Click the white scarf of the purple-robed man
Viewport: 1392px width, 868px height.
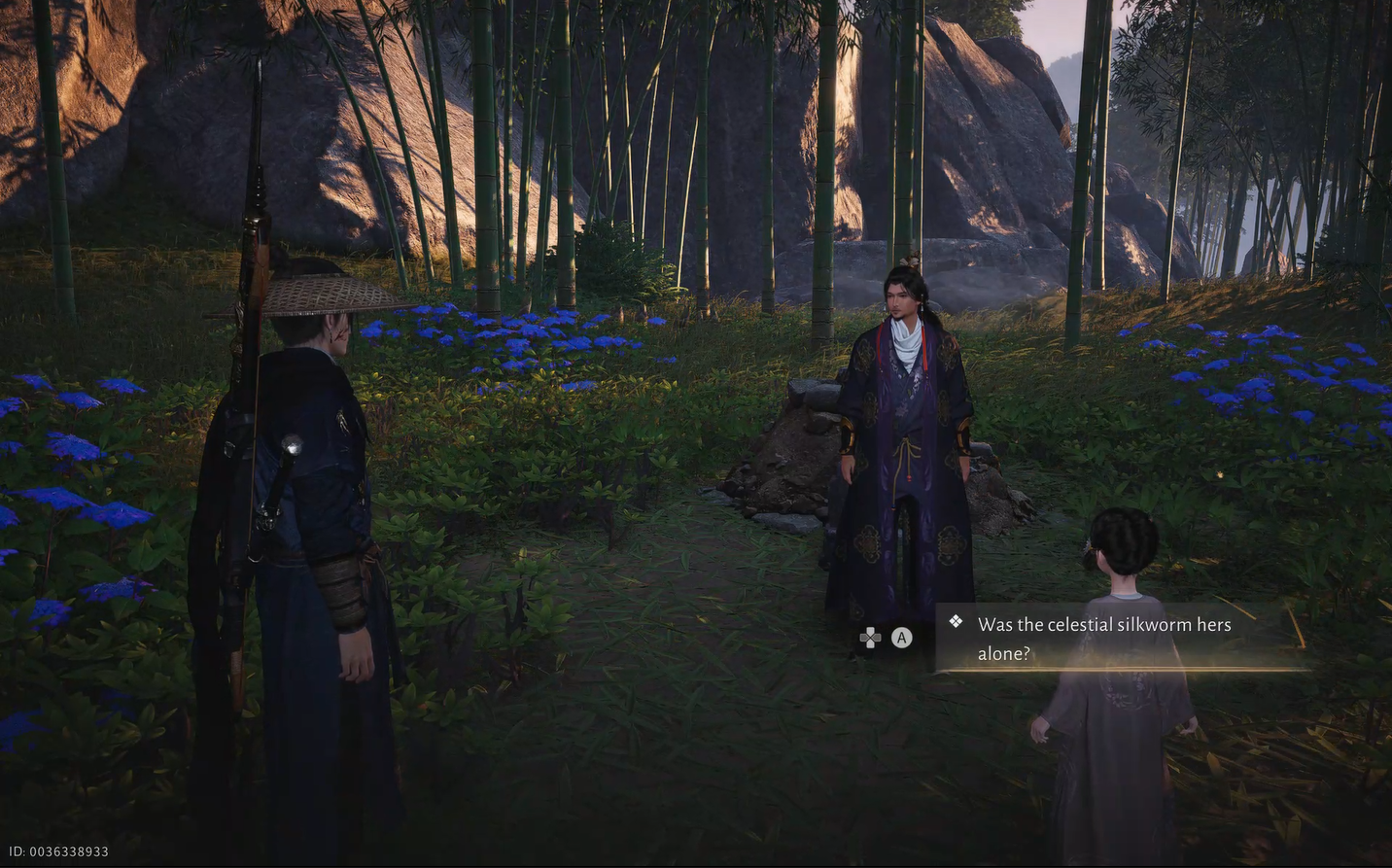point(905,342)
